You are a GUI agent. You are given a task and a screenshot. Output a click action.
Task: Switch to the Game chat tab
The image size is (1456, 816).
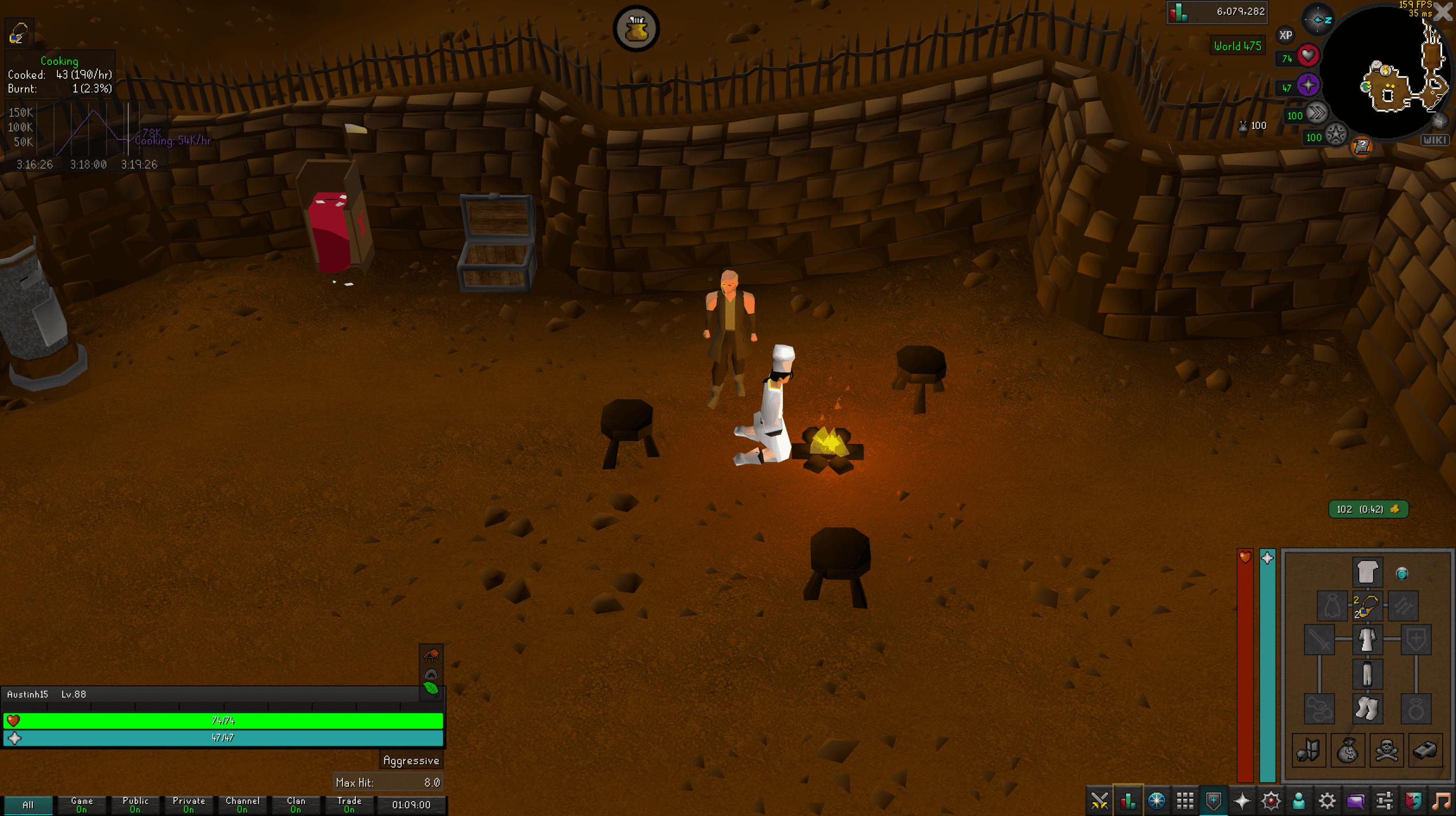point(81,804)
